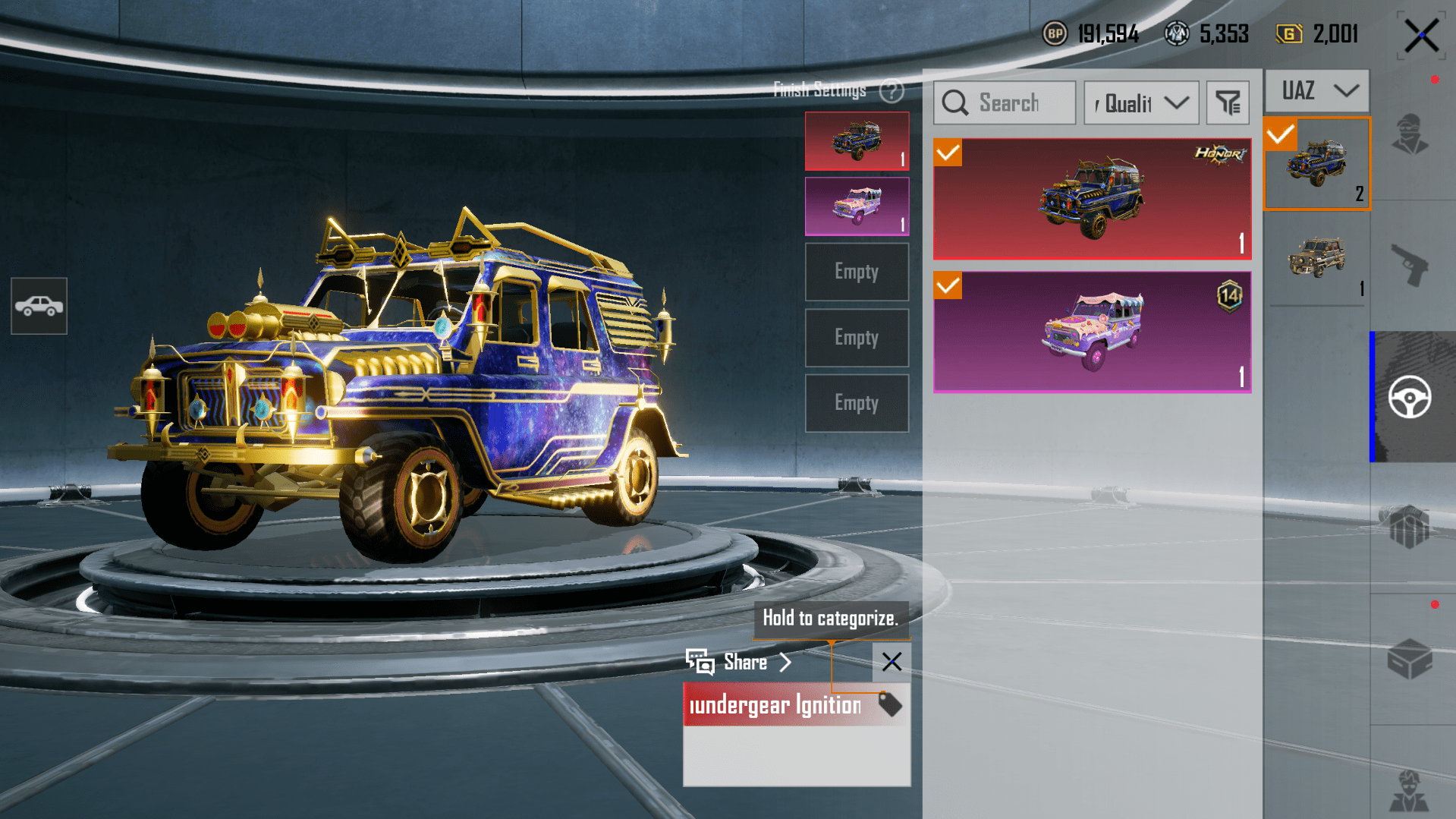Open the Finish Settings help icon
This screenshot has height=819, width=1456.
pos(892,91)
